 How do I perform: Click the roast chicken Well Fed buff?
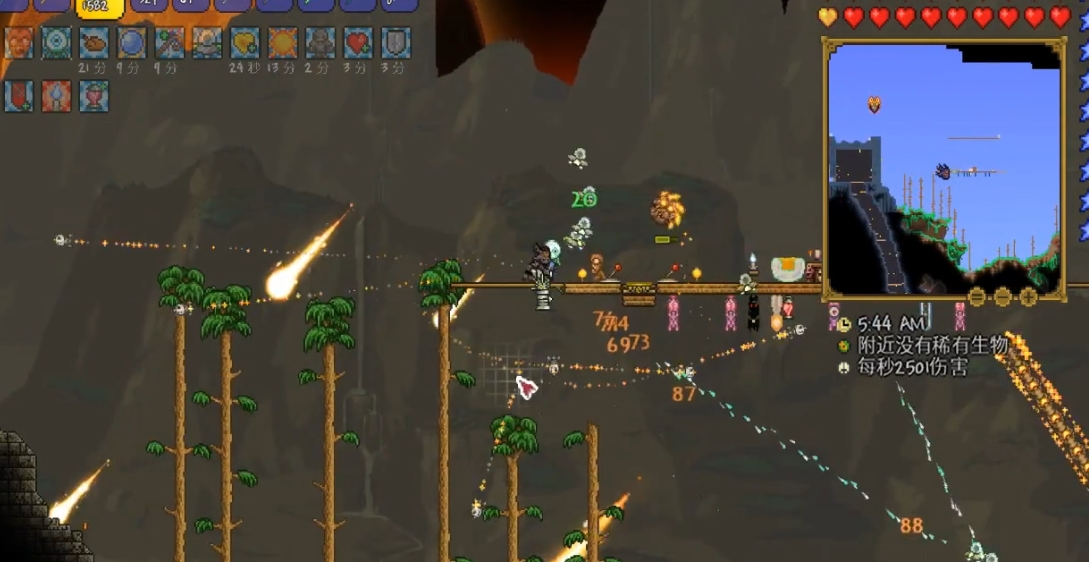click(x=94, y=43)
